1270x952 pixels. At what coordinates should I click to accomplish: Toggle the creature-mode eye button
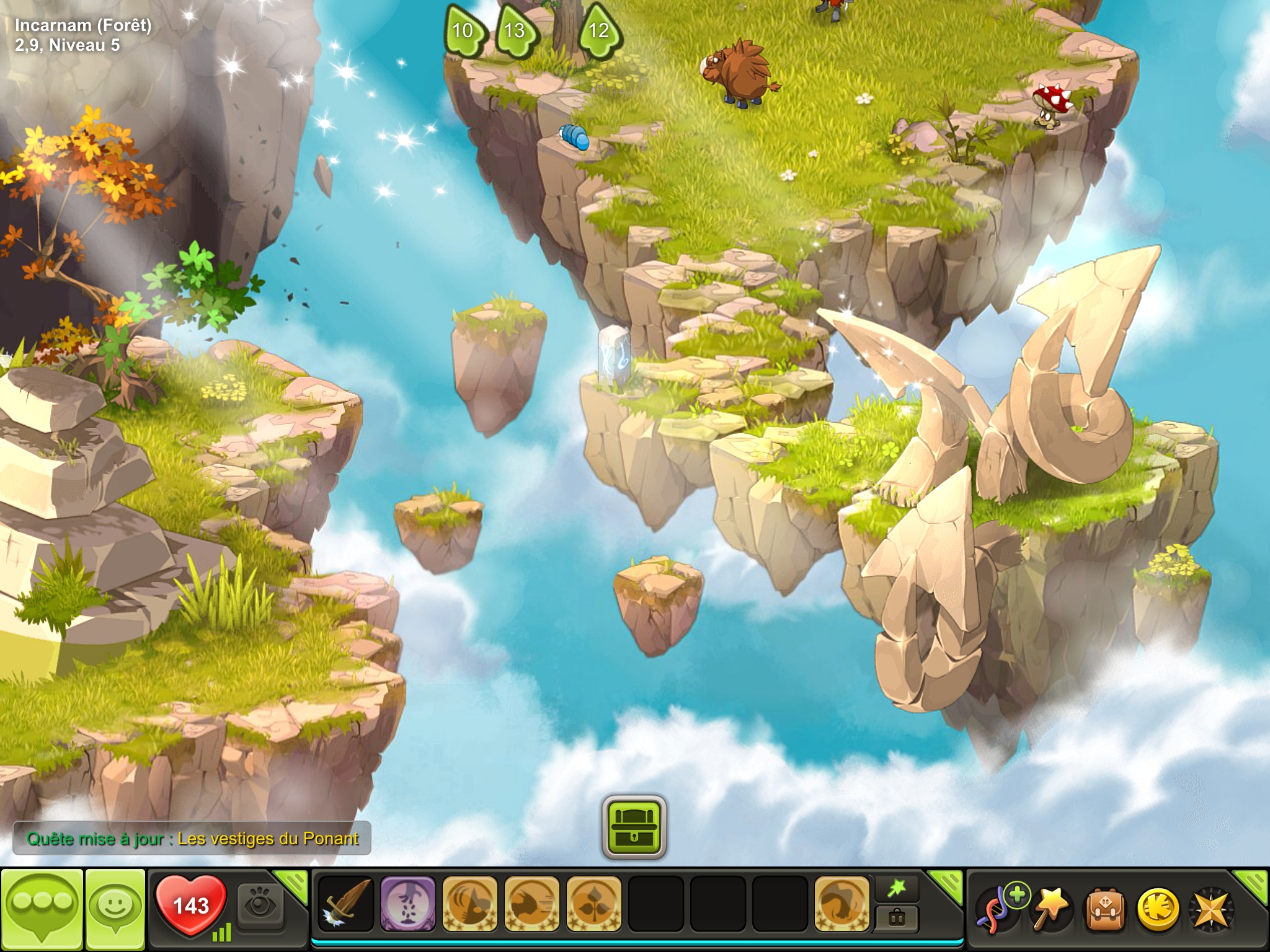(x=260, y=906)
